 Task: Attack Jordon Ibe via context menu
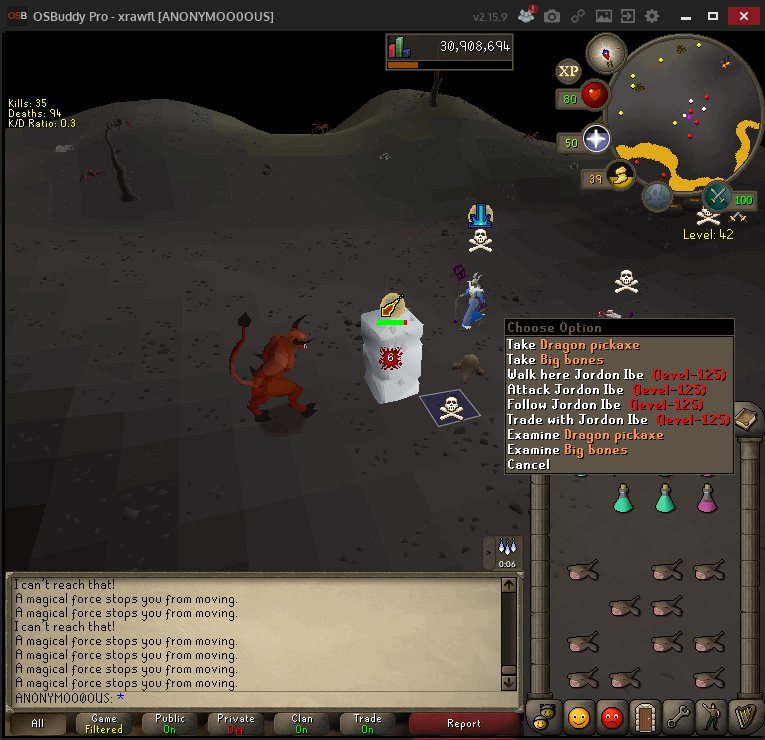point(580,390)
